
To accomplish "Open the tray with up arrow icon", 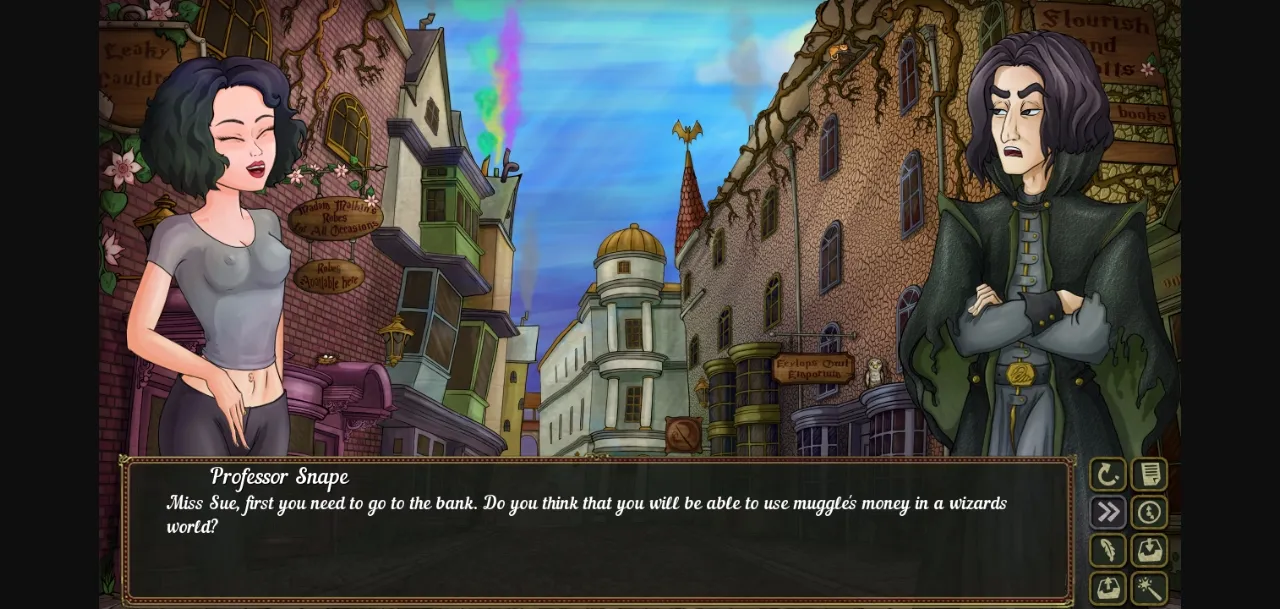I will pyautogui.click(x=1107, y=588).
